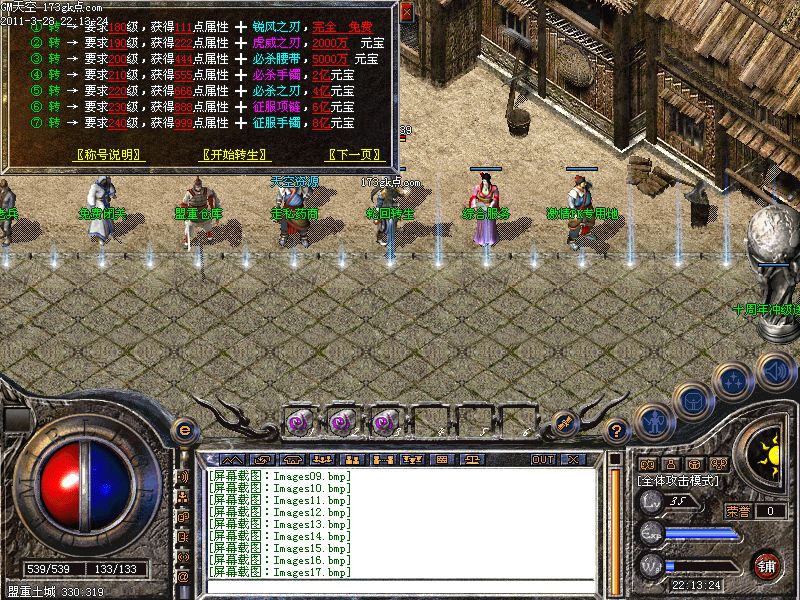Open the bag orb button
Screen dimensions: 800x600
coord(691,400)
